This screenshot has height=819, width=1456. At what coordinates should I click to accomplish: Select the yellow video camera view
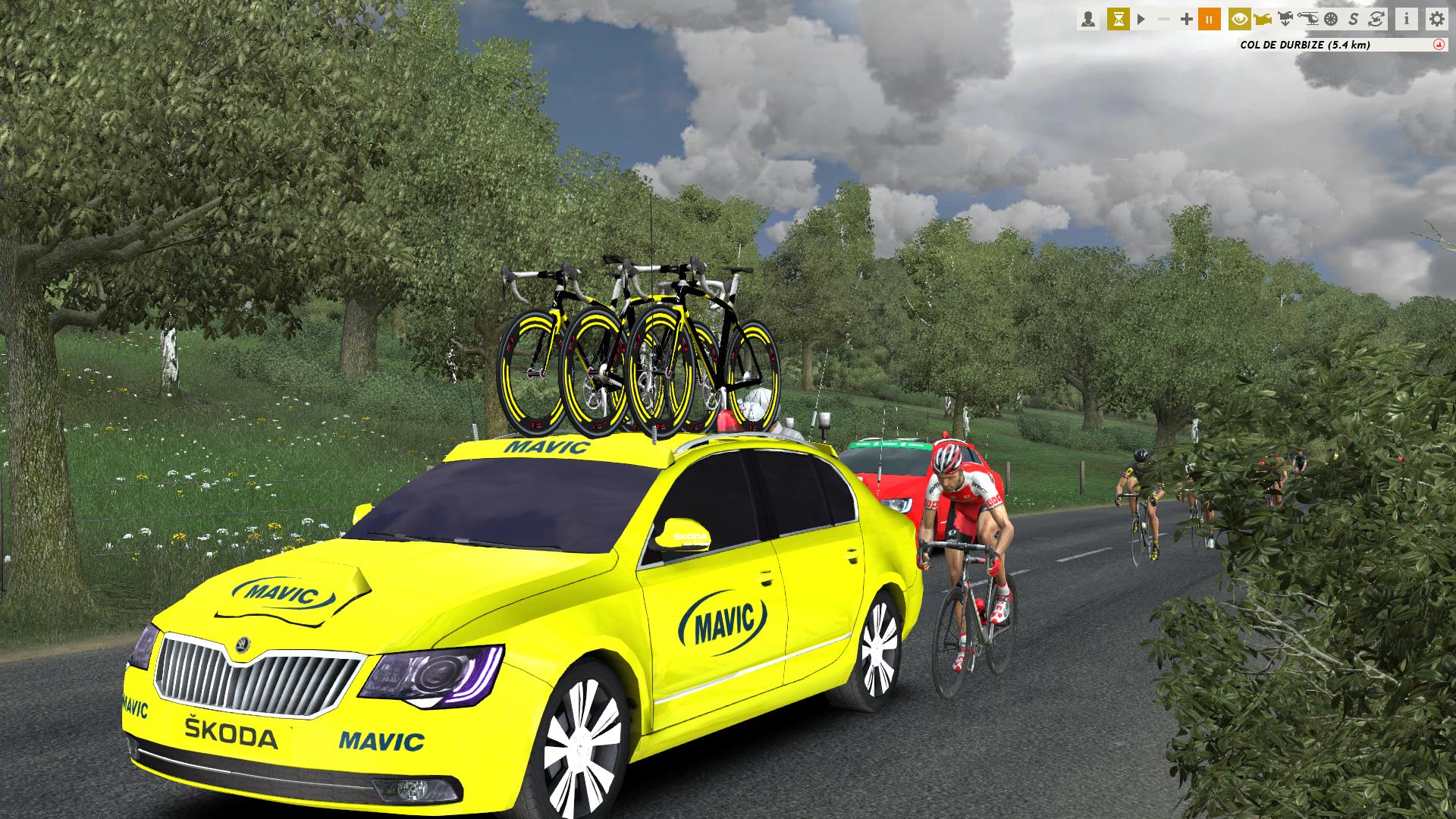point(1263,19)
